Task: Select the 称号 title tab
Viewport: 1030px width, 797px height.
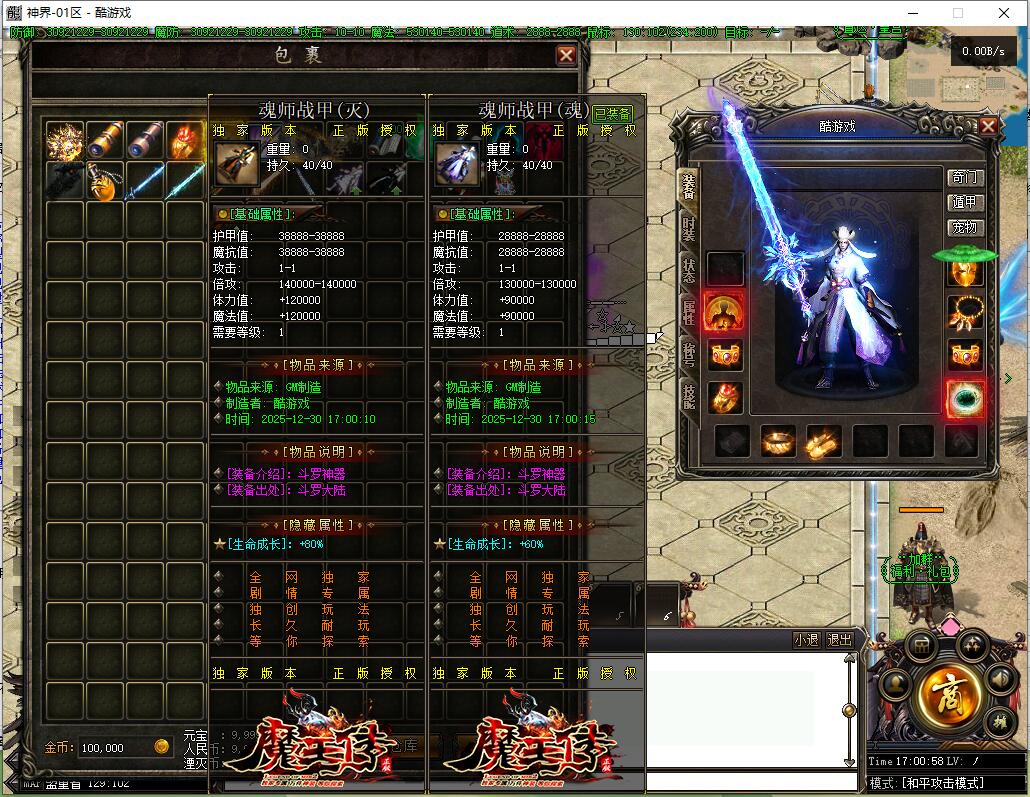Action: point(689,353)
